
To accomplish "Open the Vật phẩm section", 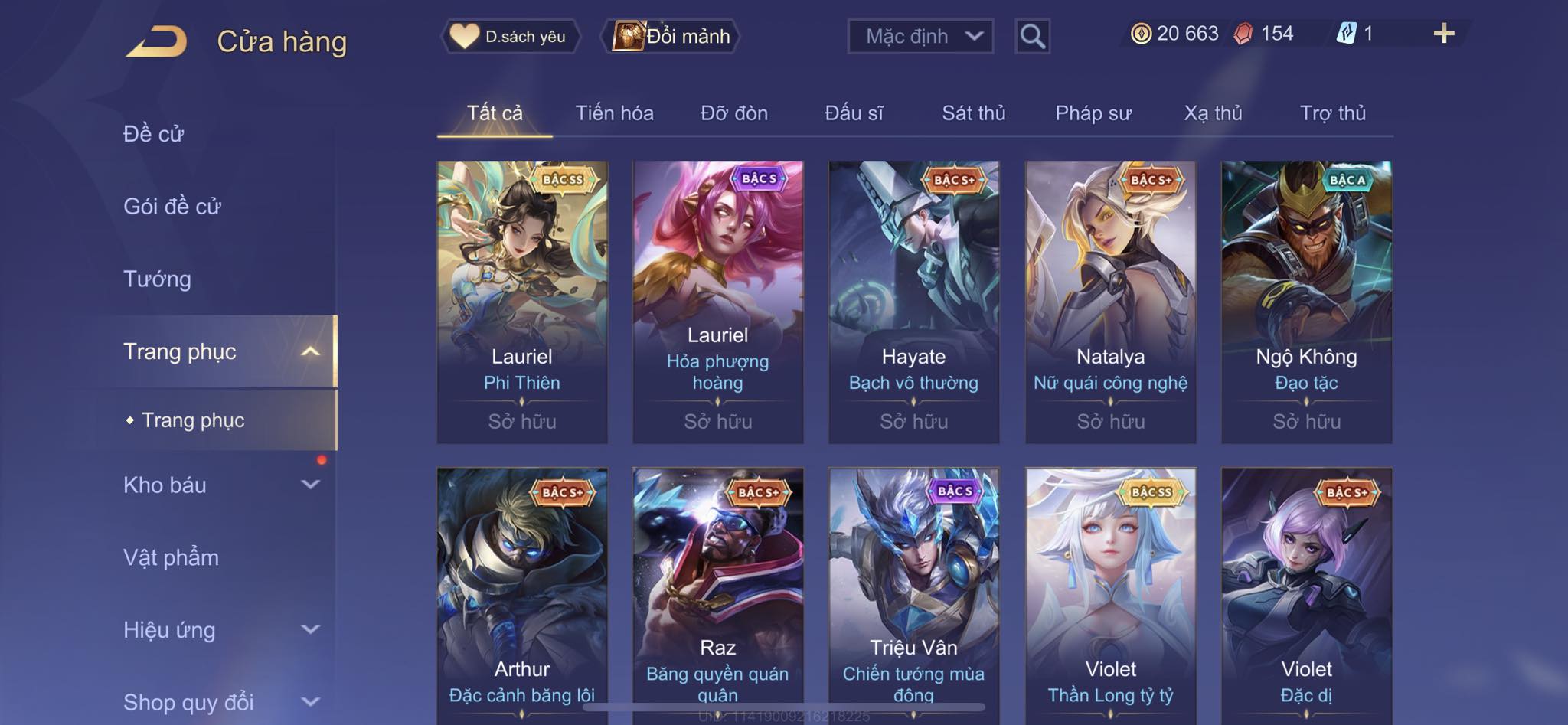I will click(x=171, y=557).
